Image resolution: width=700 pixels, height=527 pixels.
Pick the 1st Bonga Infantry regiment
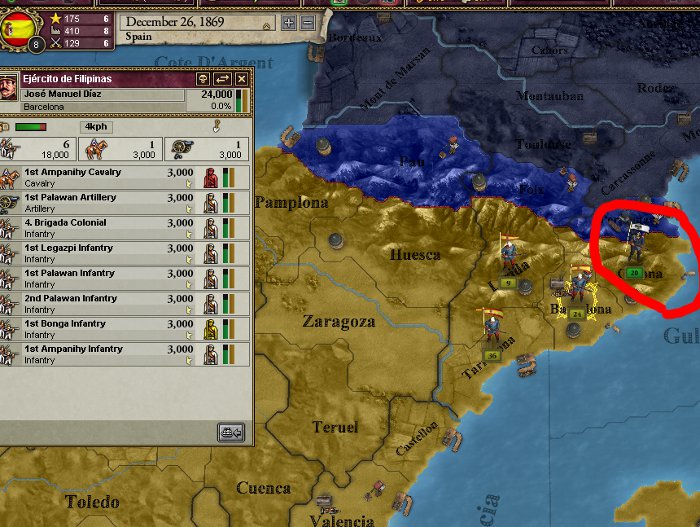click(110, 328)
